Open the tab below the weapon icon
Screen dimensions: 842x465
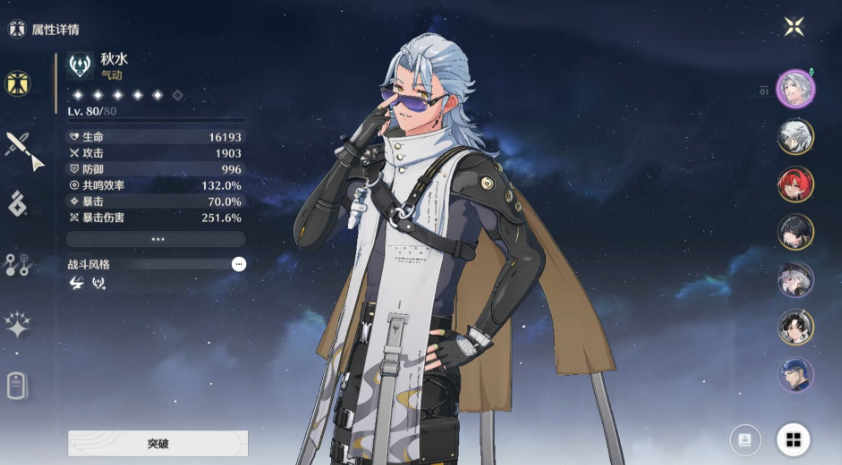pyautogui.click(x=18, y=204)
